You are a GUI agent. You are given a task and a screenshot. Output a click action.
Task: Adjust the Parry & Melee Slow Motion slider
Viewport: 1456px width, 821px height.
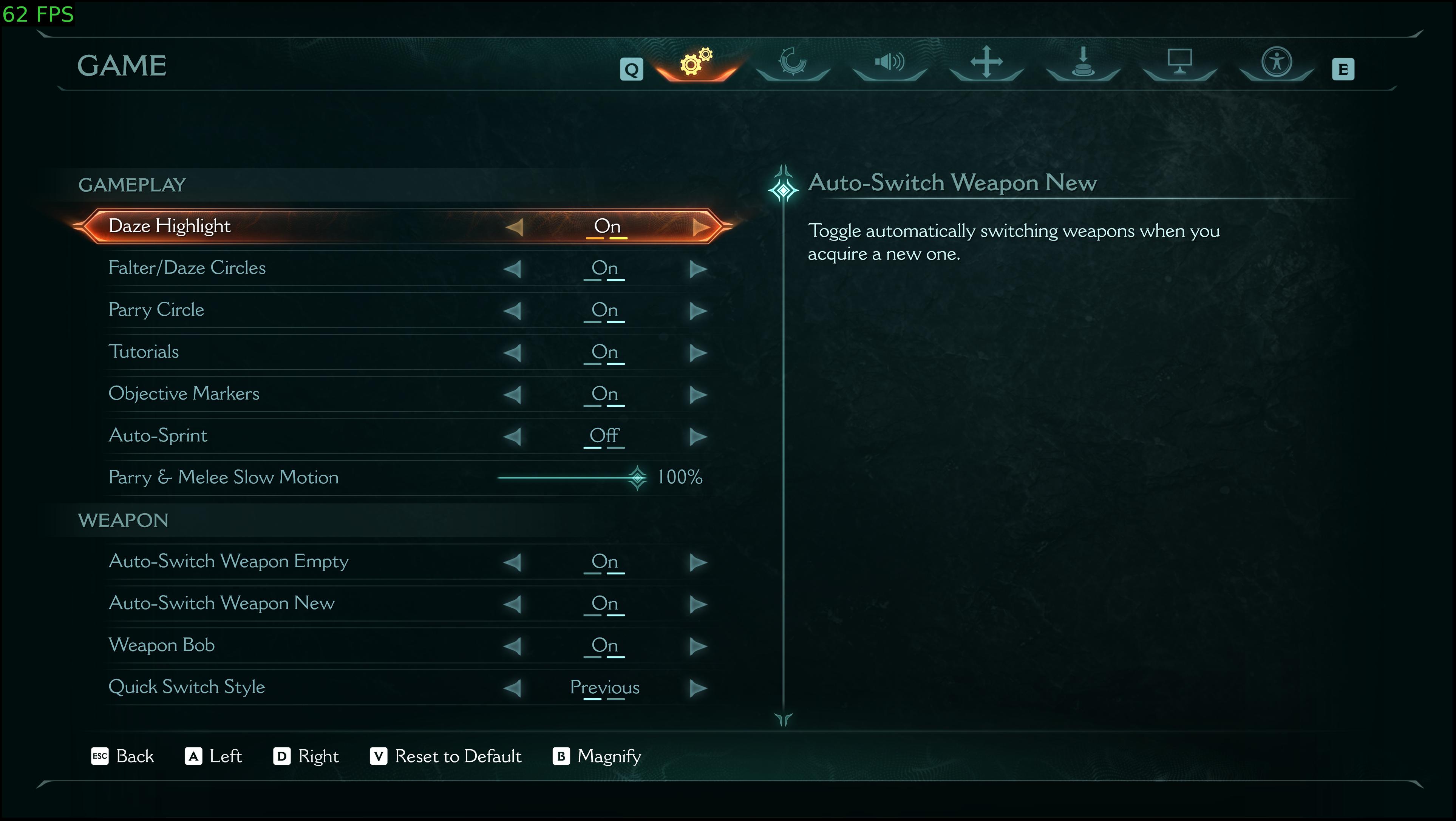click(x=638, y=478)
